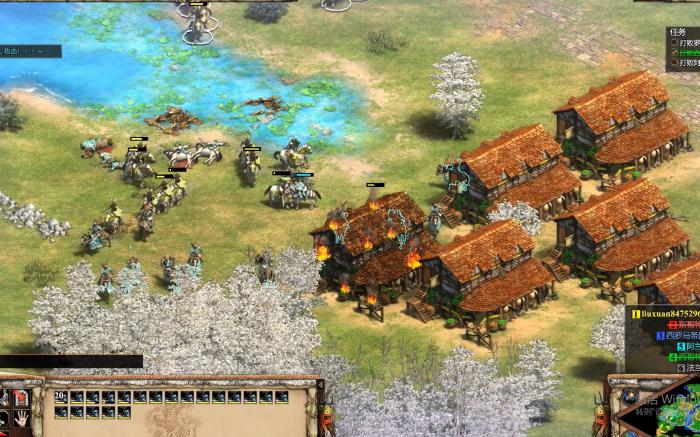700x437 pixels.
Task: Select player liuxuan in the score list
Action: [x=663, y=313]
